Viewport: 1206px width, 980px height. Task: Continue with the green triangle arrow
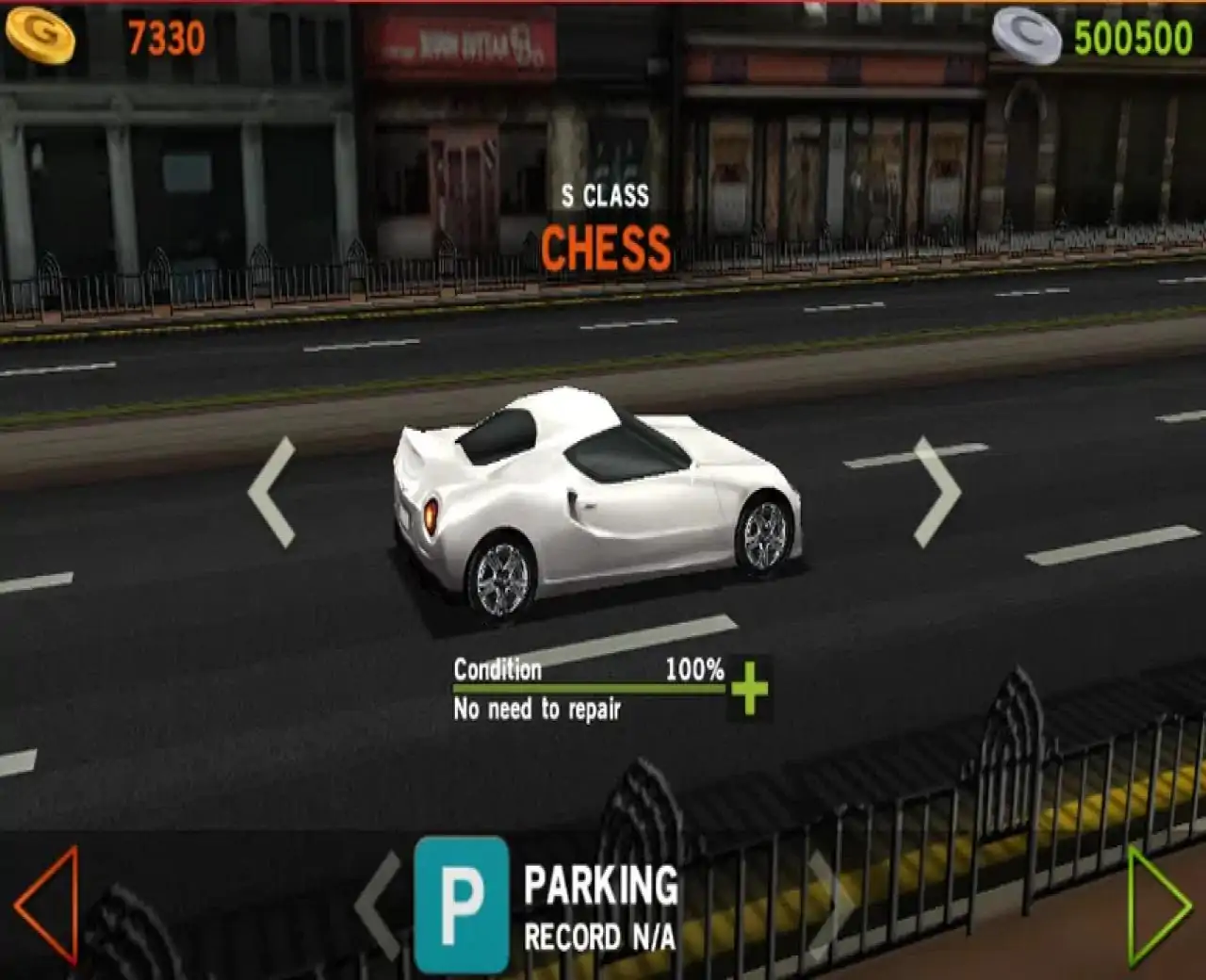[x=1157, y=906]
